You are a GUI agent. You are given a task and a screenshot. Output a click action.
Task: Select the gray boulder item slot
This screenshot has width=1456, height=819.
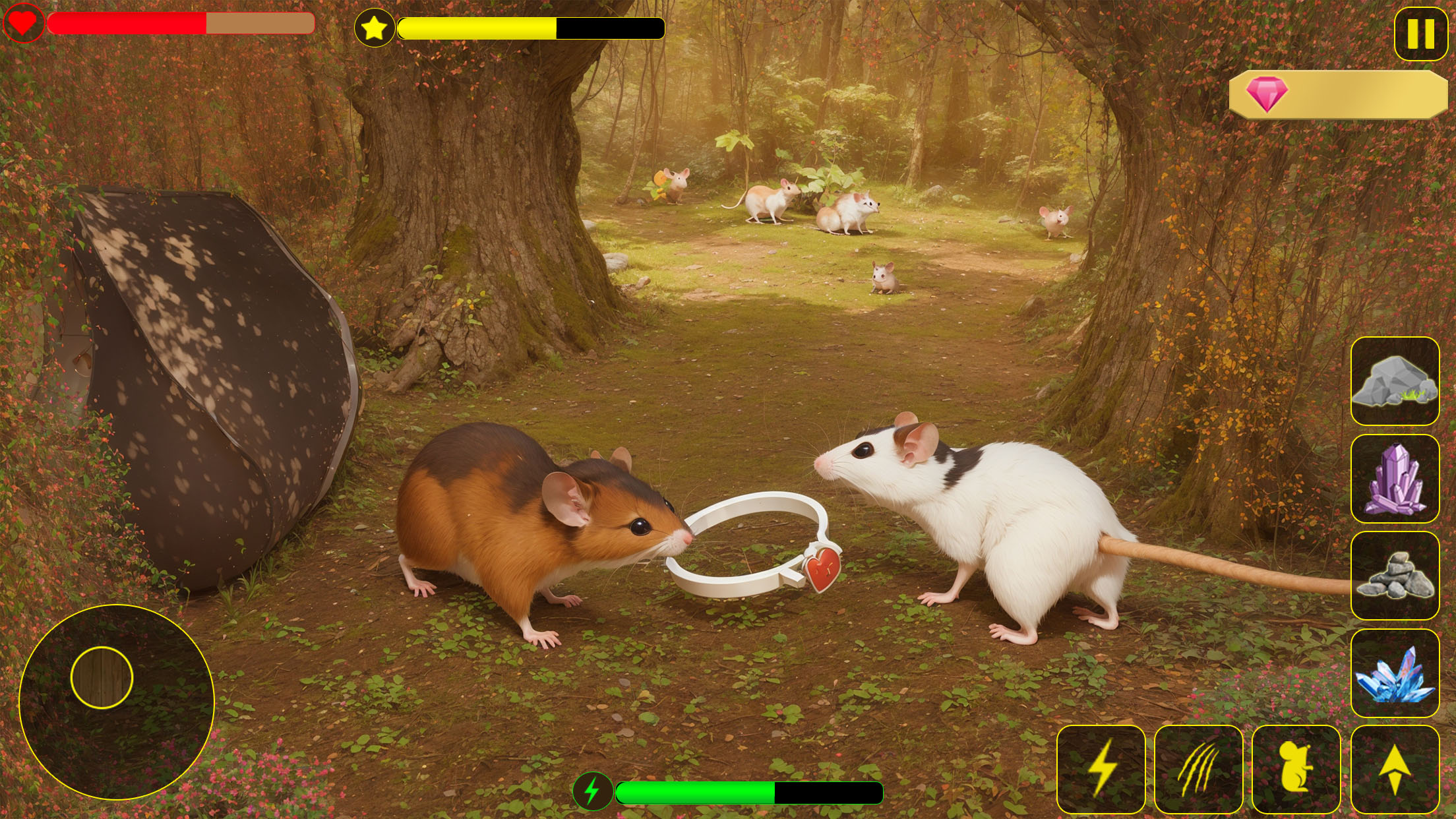pos(1395,381)
